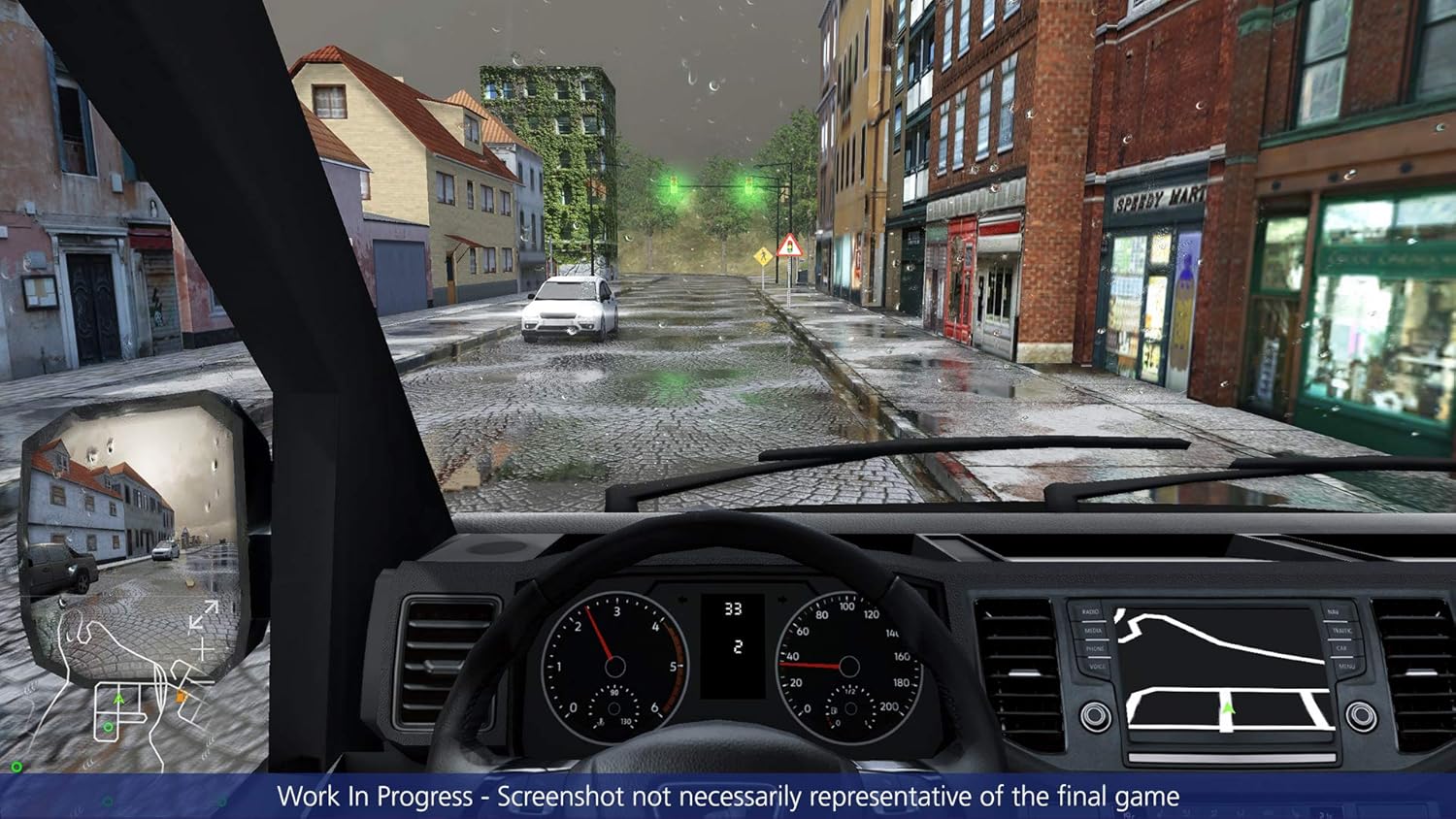The width and height of the screenshot is (1456, 819).
Task: Click the orange waypoint marker on the minimap
Action: 181,695
